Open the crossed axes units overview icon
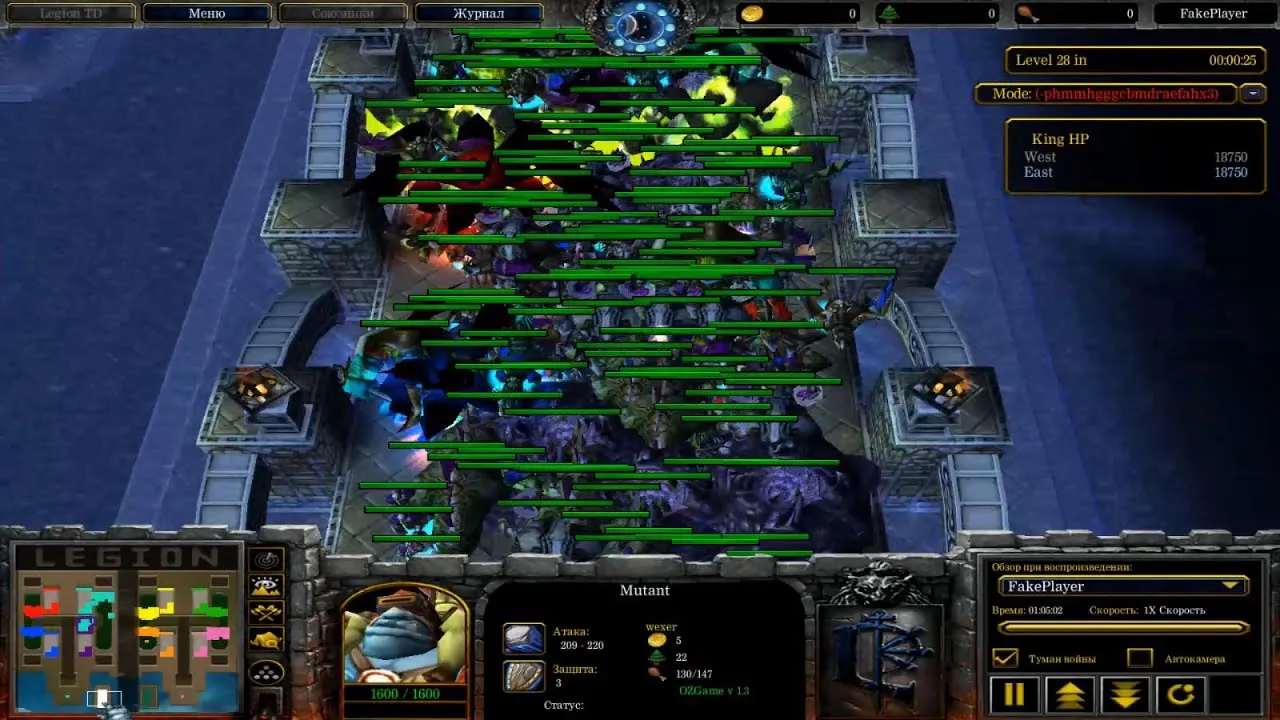Viewport: 1280px width, 720px height. (264, 612)
